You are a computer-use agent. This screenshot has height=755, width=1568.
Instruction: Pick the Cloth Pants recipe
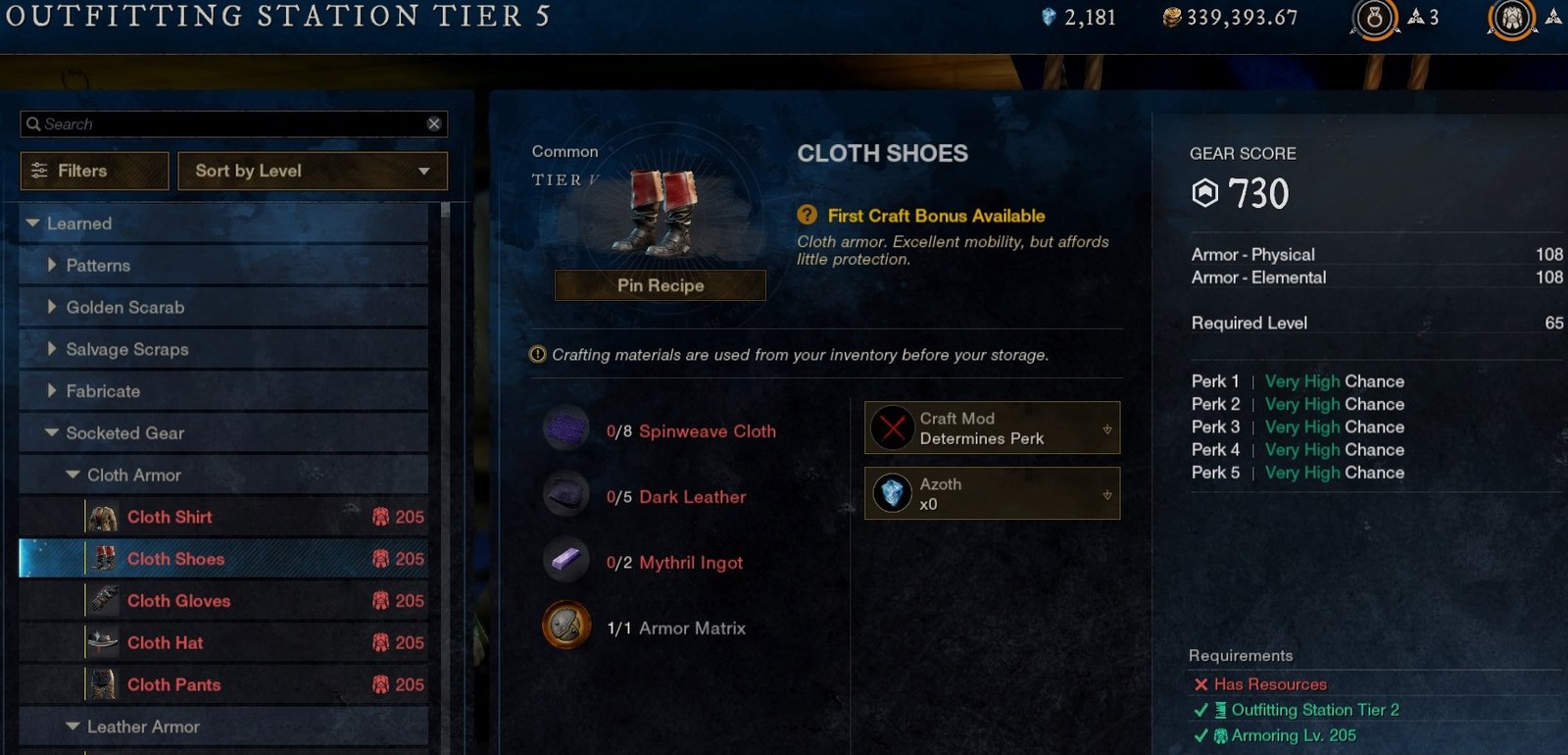click(x=173, y=685)
